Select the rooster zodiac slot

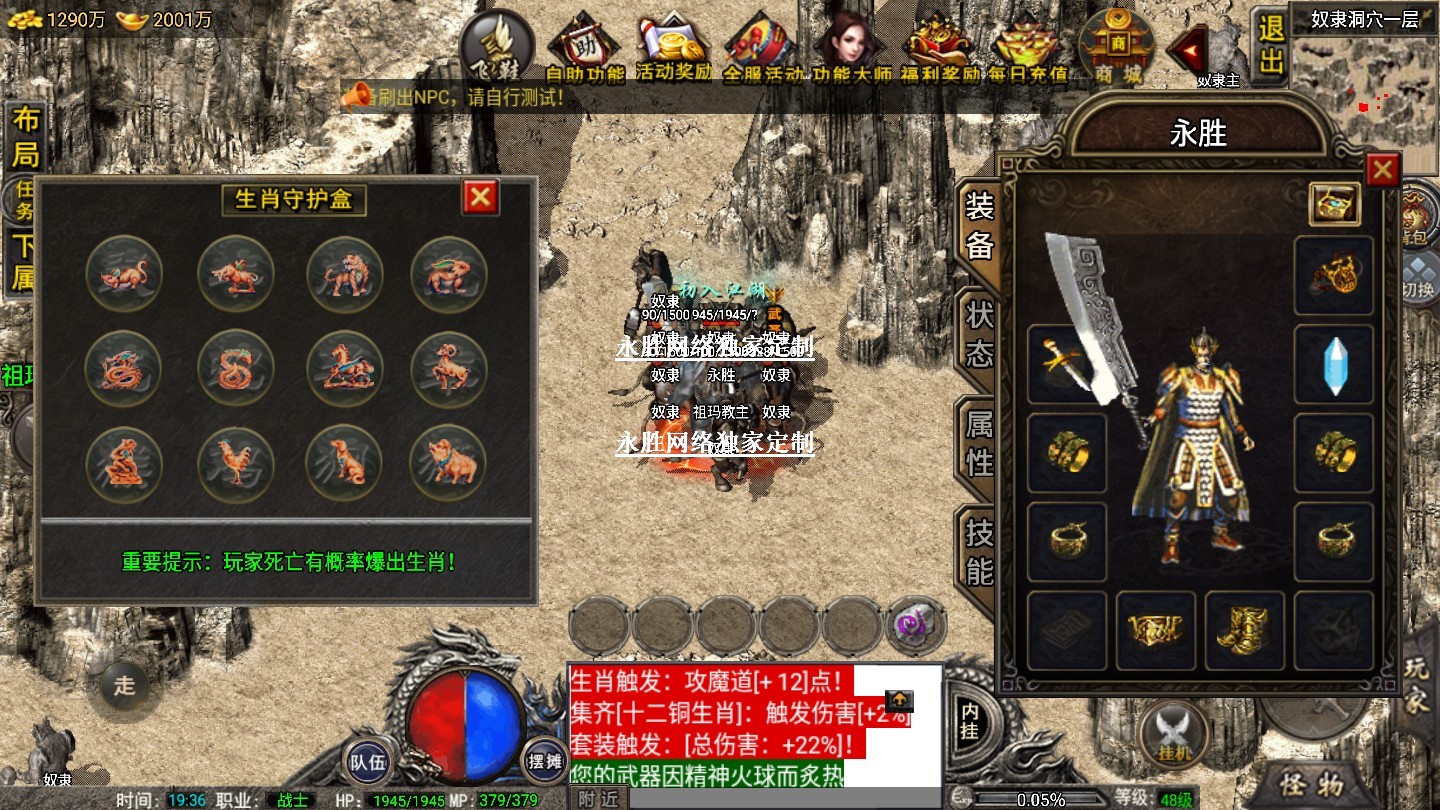click(235, 464)
